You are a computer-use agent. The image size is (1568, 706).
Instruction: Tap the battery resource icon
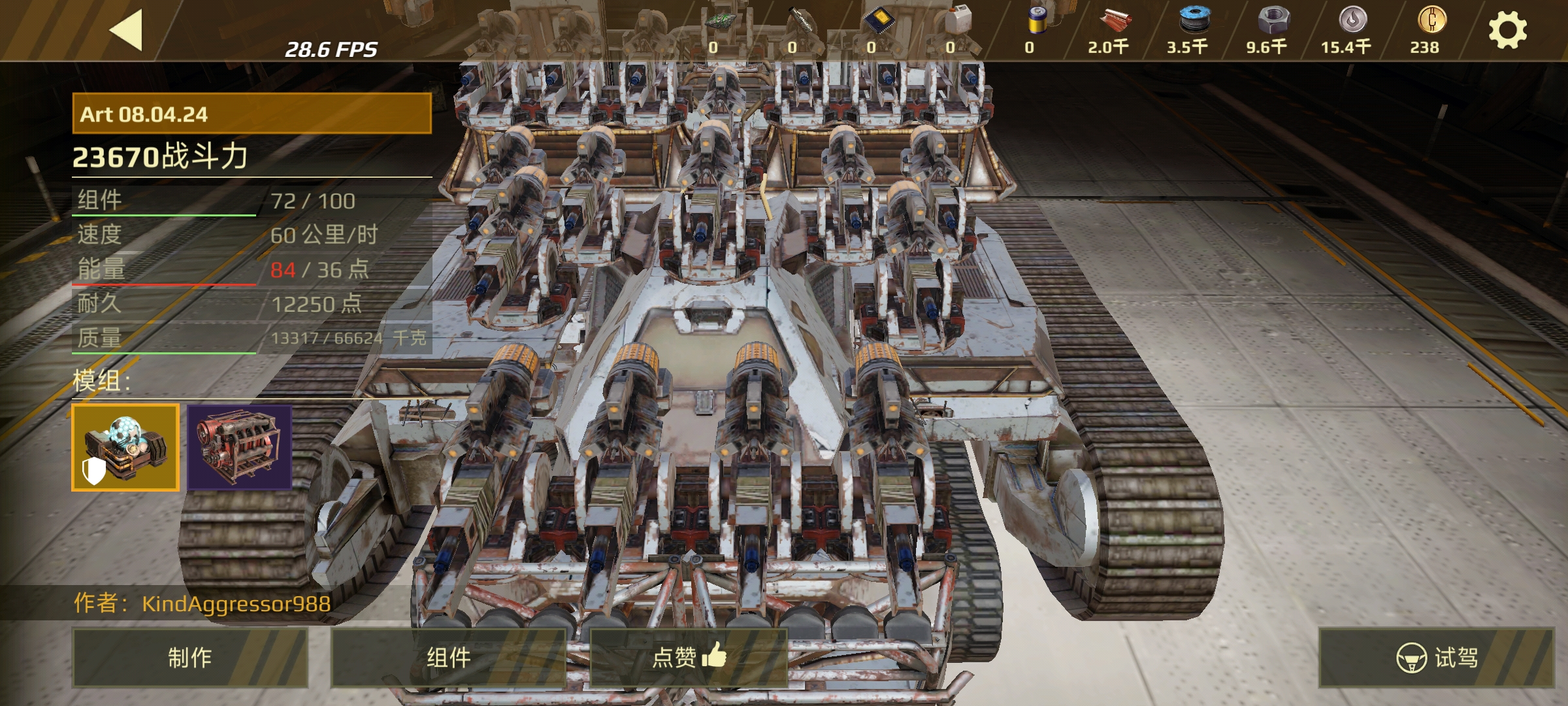click(x=1036, y=20)
